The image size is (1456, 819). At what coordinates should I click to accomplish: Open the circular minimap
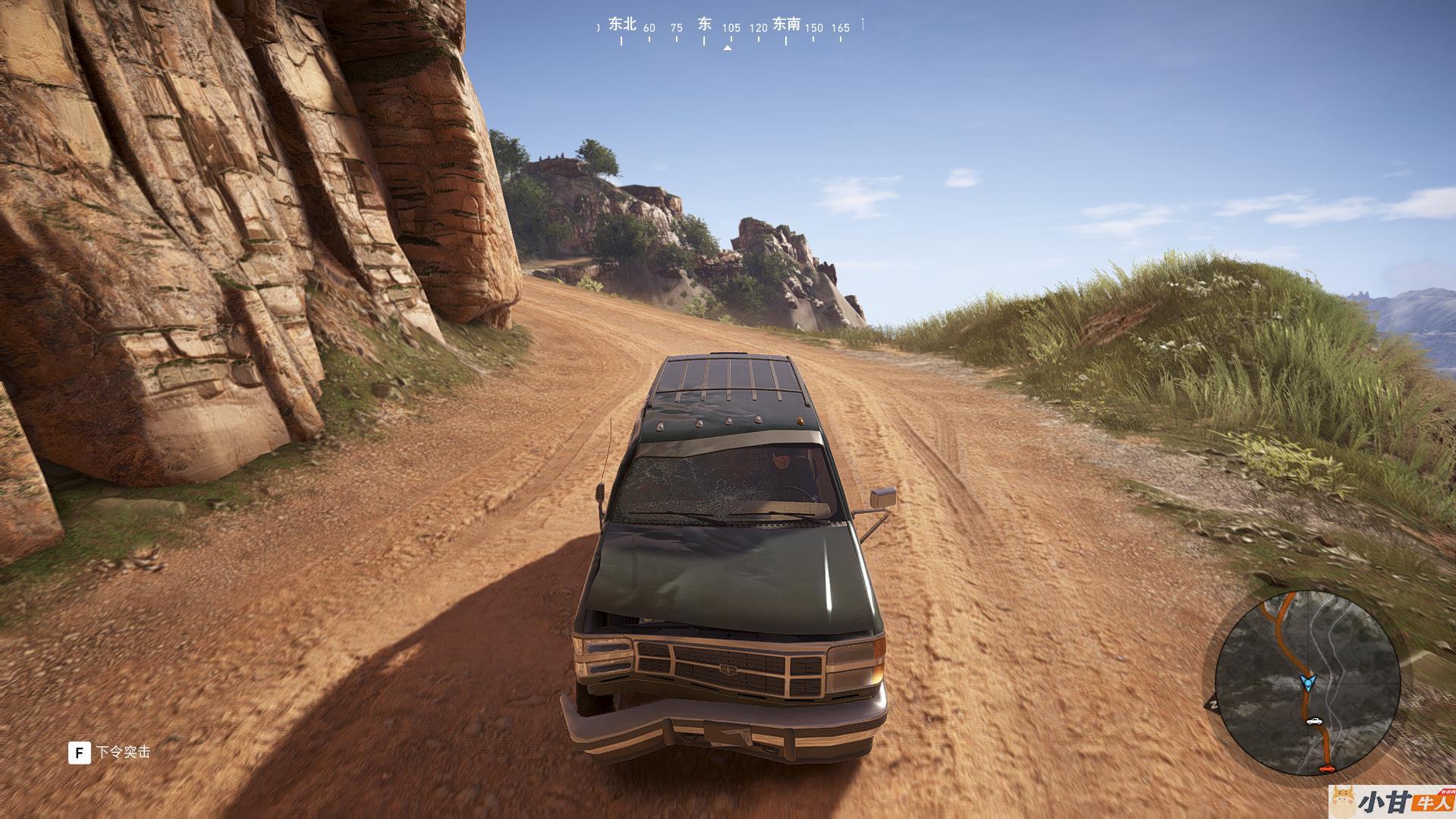pyautogui.click(x=1307, y=683)
